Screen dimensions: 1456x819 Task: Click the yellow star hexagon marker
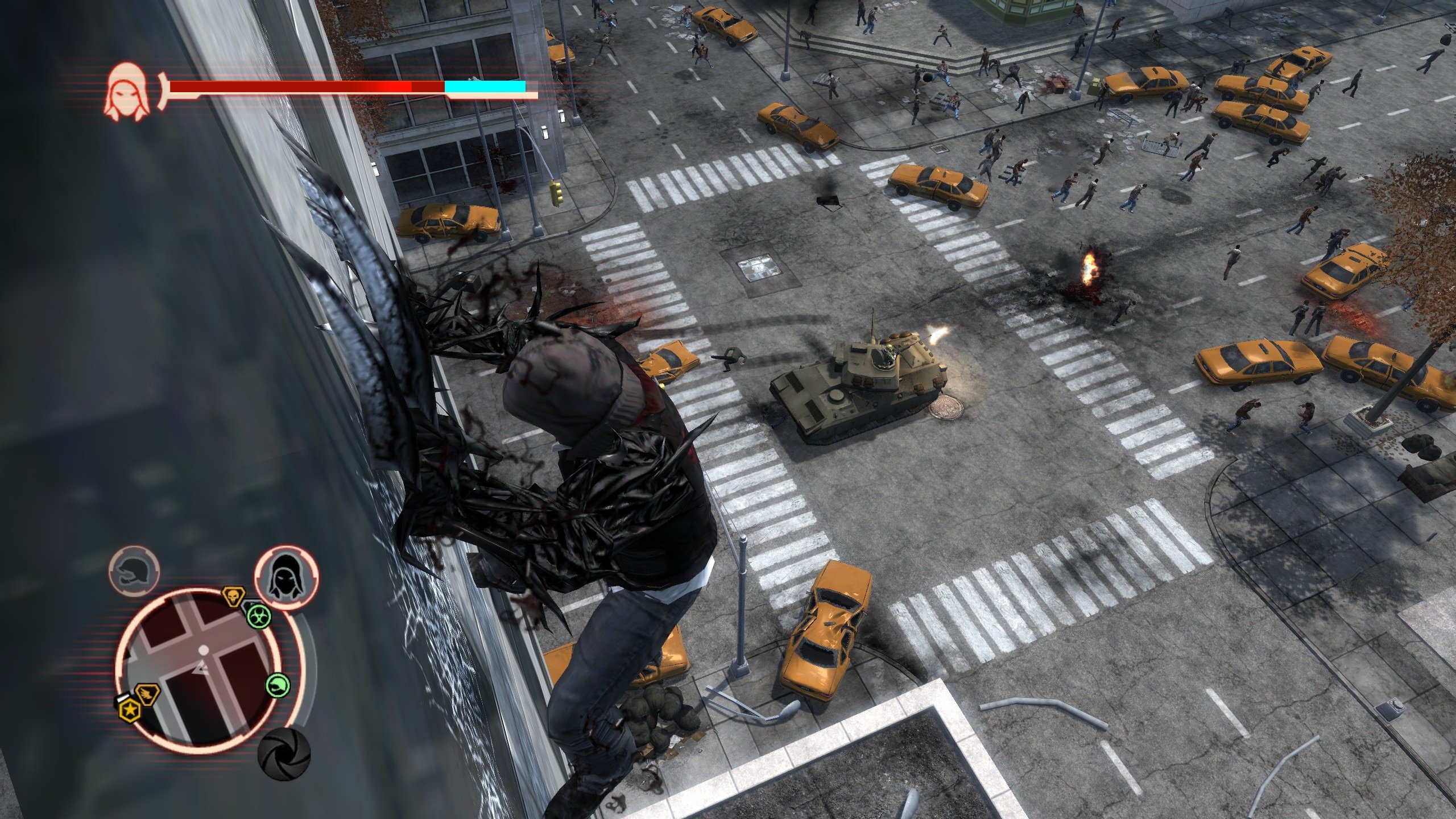pyautogui.click(x=130, y=709)
